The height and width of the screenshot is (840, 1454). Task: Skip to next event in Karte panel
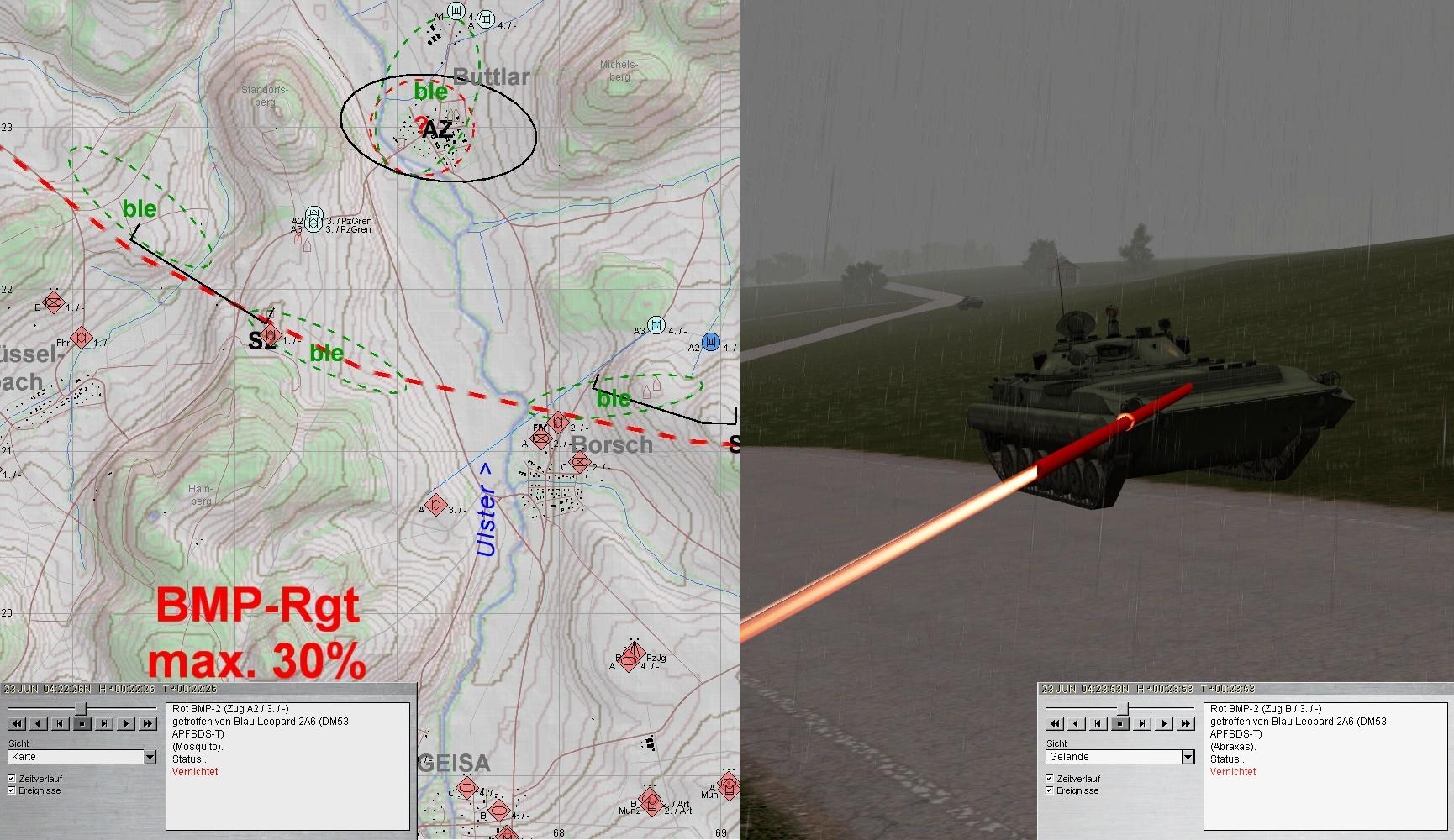point(104,723)
